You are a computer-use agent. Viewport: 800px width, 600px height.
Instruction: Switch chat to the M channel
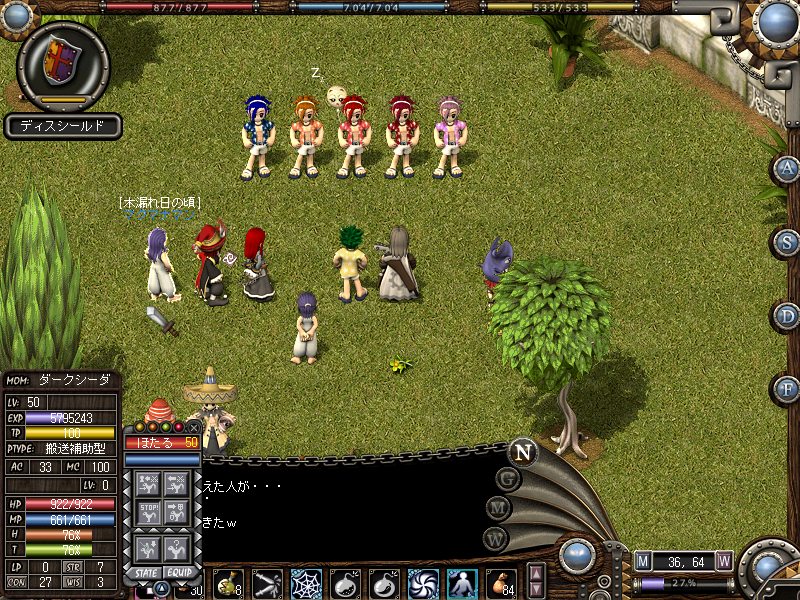[497, 508]
